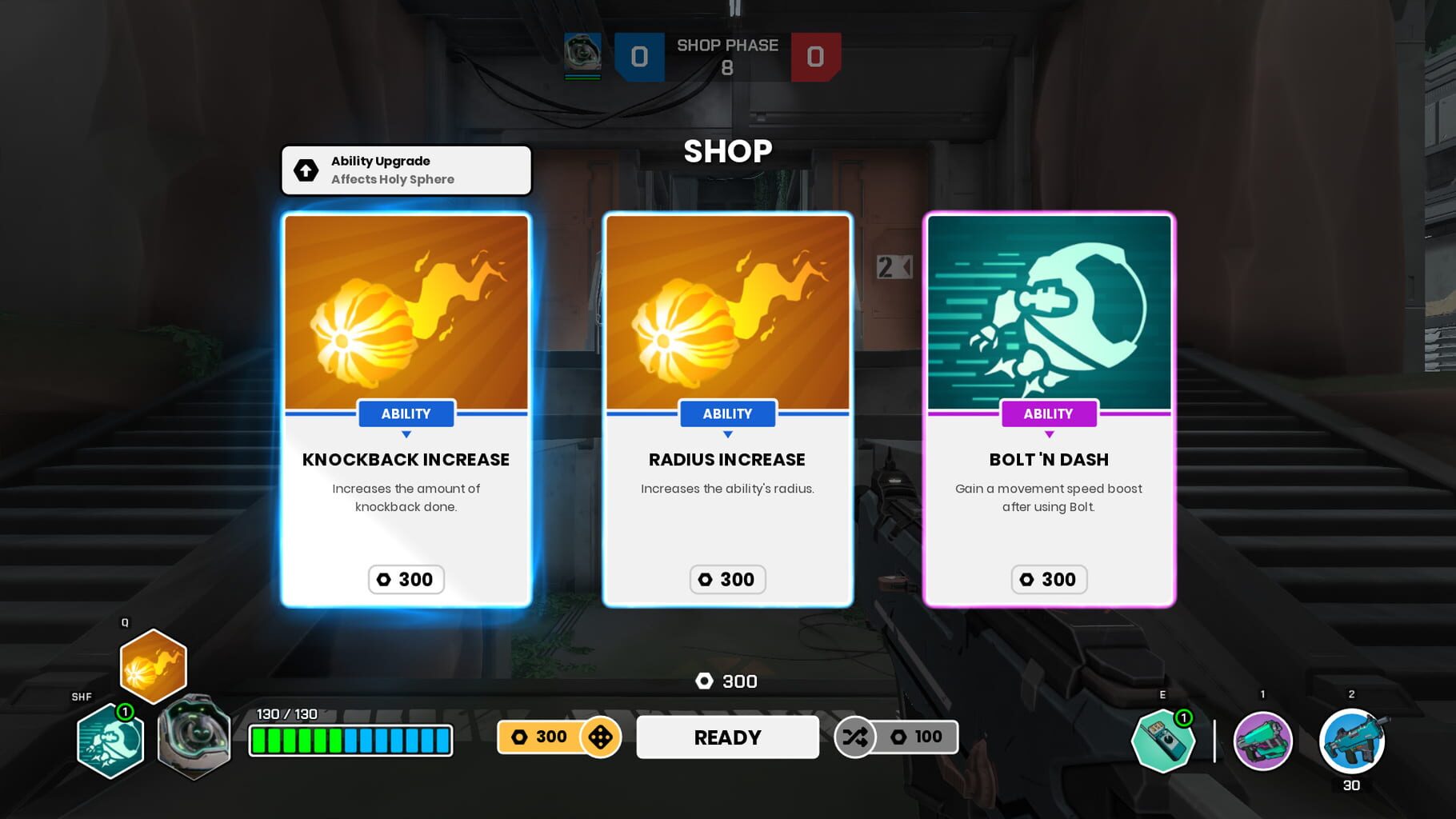Screen dimensions: 1456x819
Task: Click the Ability chevron under Radius Increase label
Action: (x=727, y=434)
